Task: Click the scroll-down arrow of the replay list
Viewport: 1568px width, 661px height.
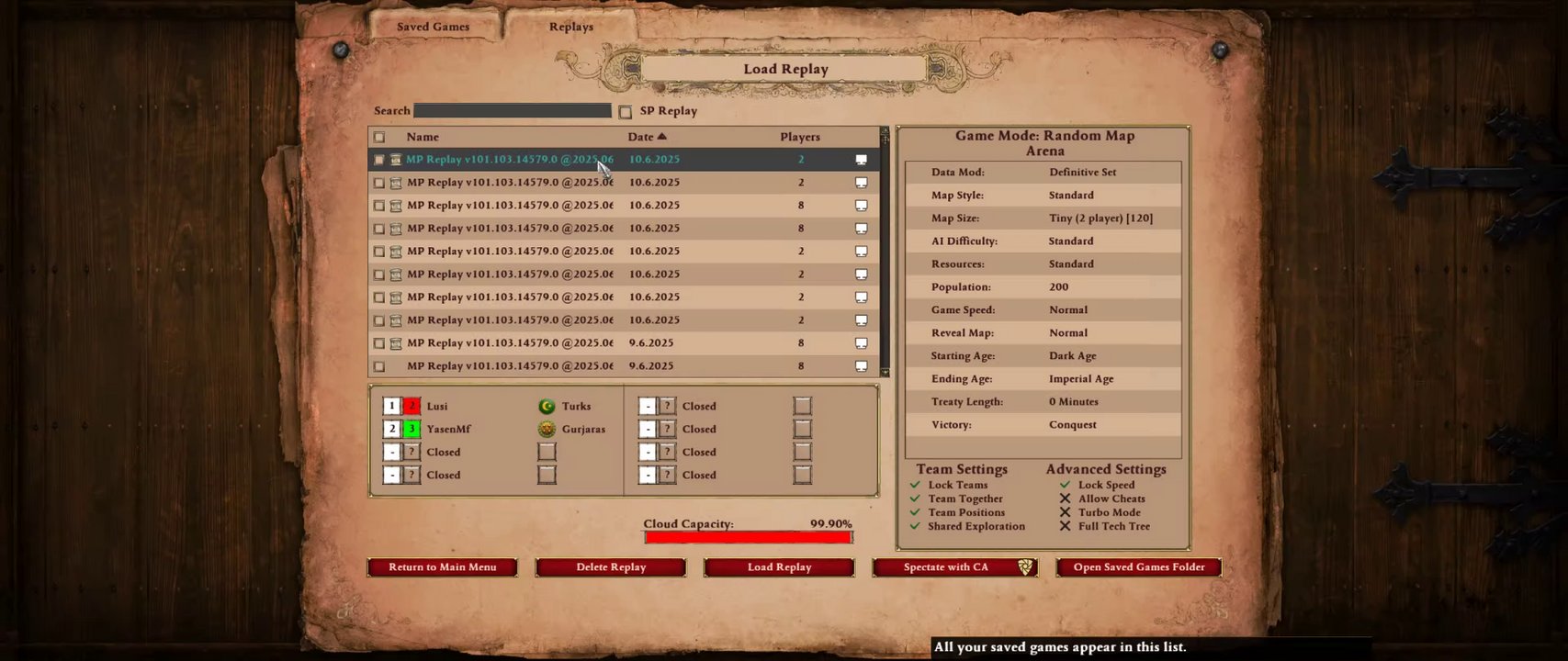Action: click(885, 372)
